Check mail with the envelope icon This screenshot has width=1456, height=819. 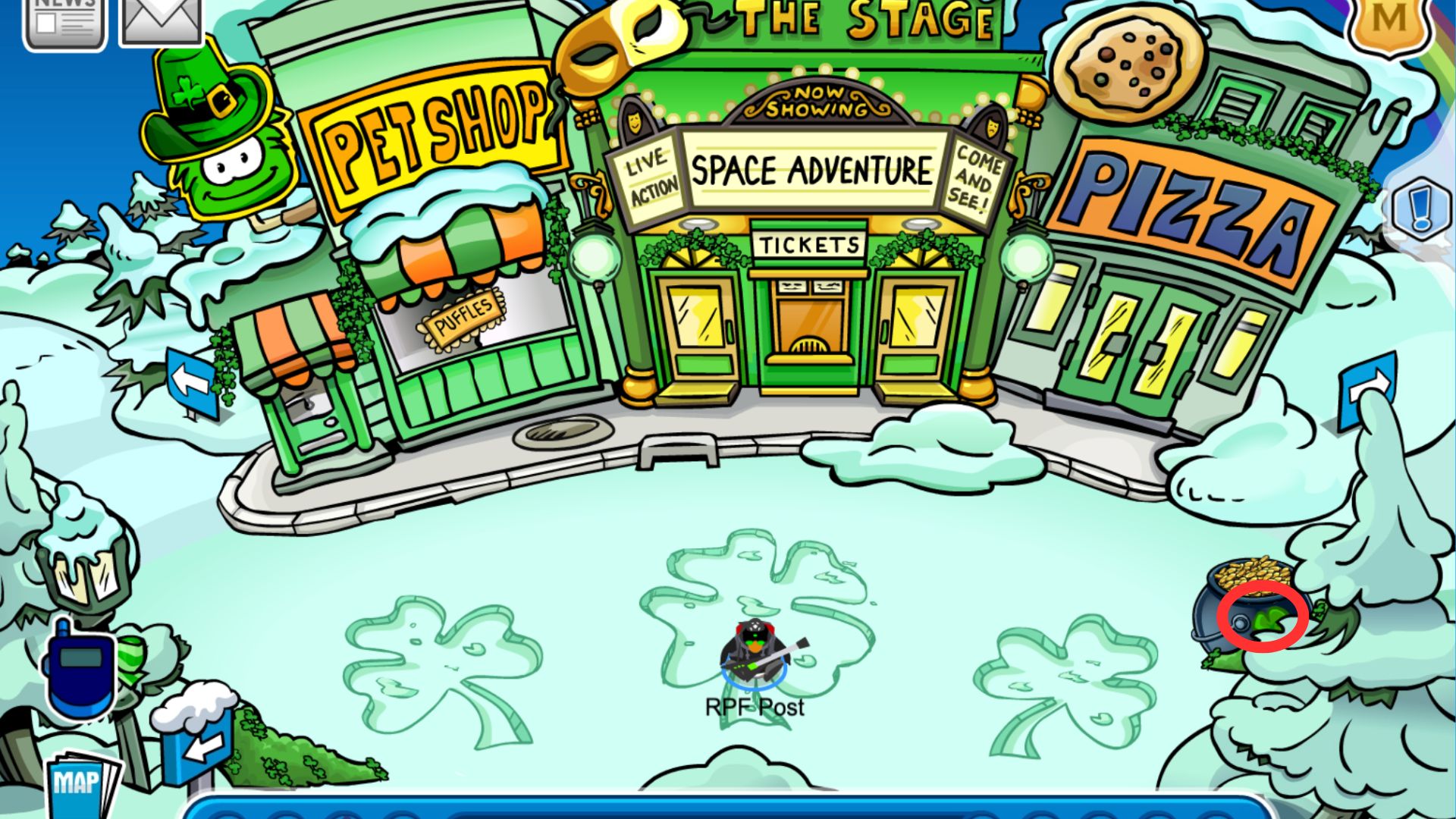[162, 21]
